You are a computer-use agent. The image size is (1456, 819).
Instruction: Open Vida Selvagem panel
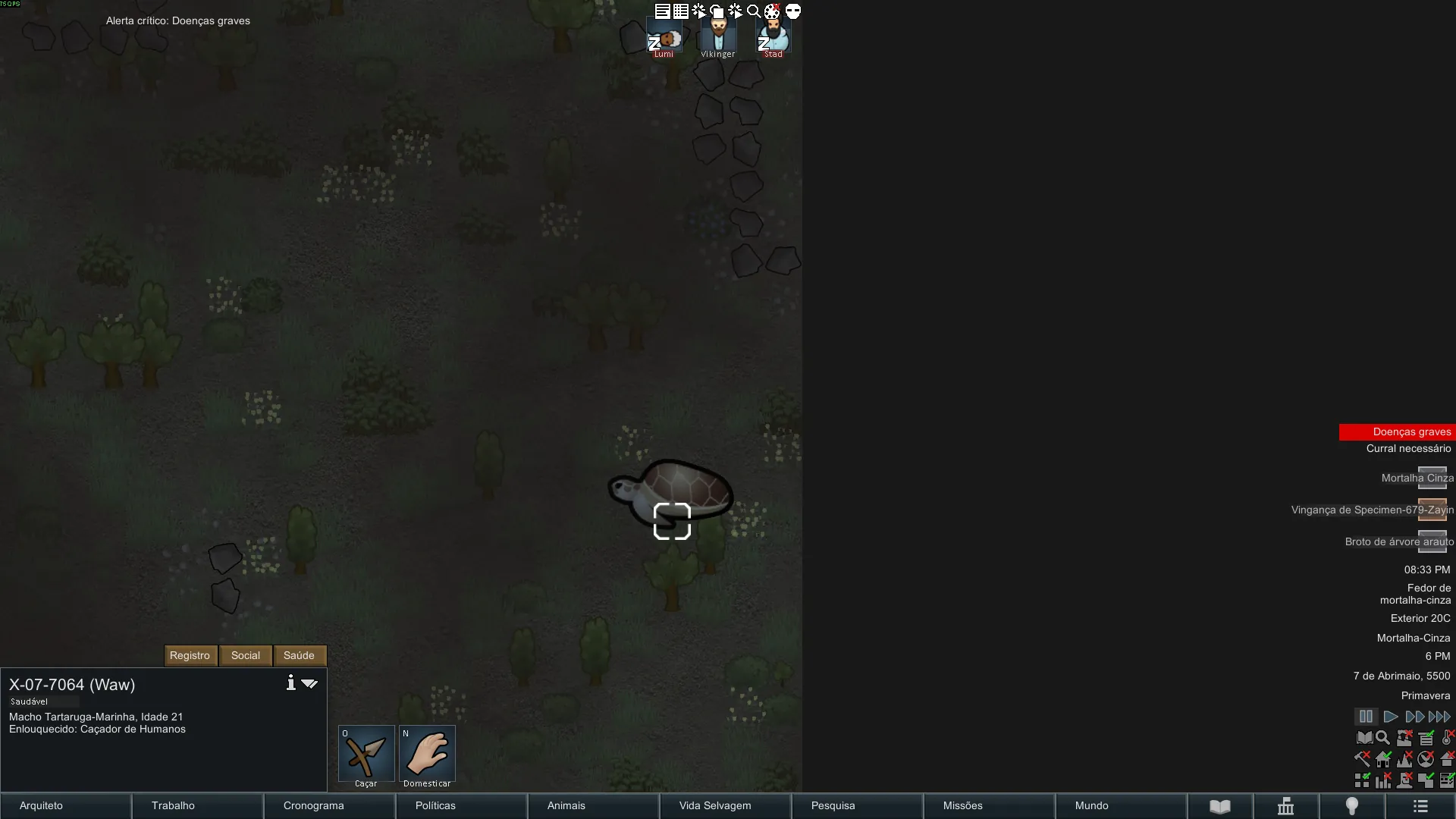(x=725, y=805)
